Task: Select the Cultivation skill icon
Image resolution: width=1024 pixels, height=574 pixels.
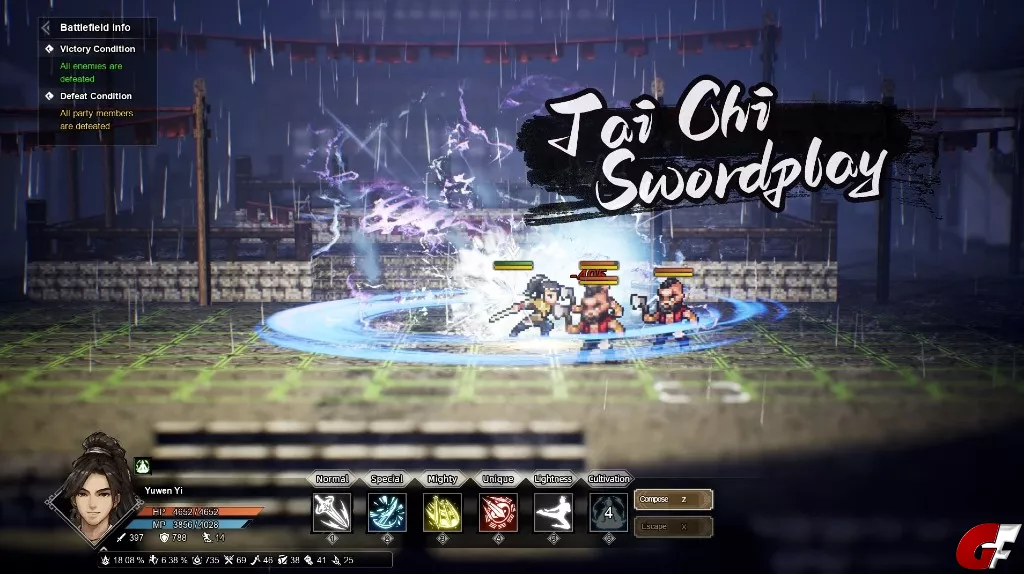Action: coord(608,513)
